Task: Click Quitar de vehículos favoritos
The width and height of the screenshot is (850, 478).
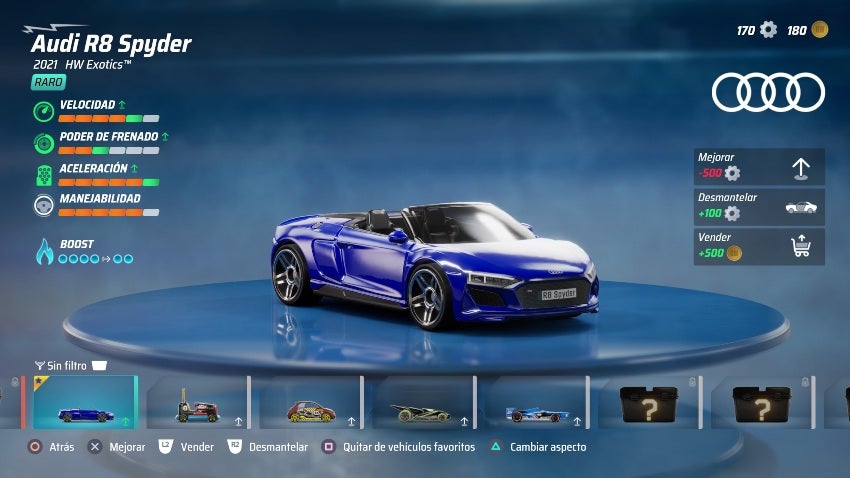Action: [x=398, y=447]
